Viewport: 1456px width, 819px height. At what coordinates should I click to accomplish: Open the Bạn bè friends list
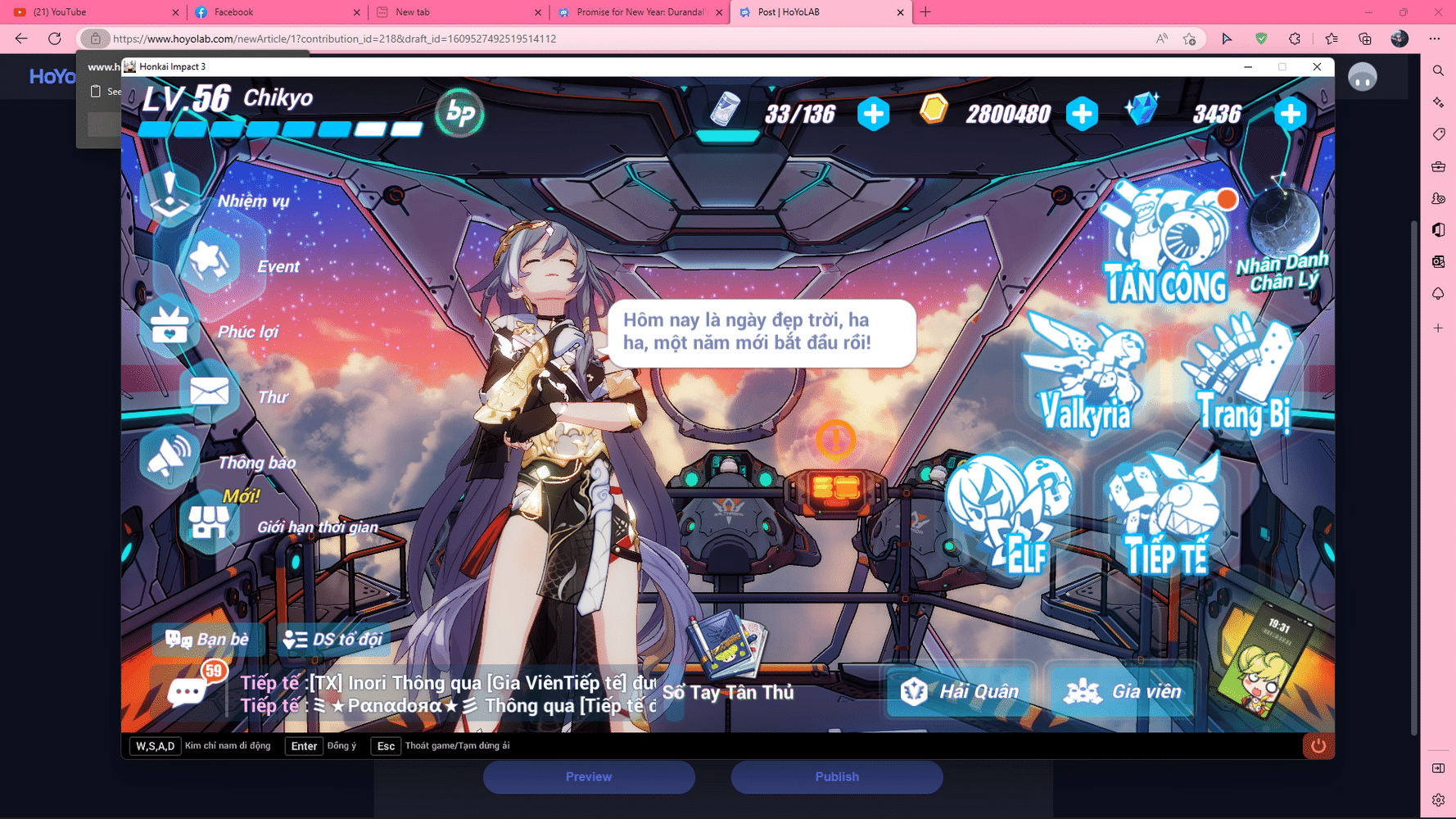coord(207,640)
